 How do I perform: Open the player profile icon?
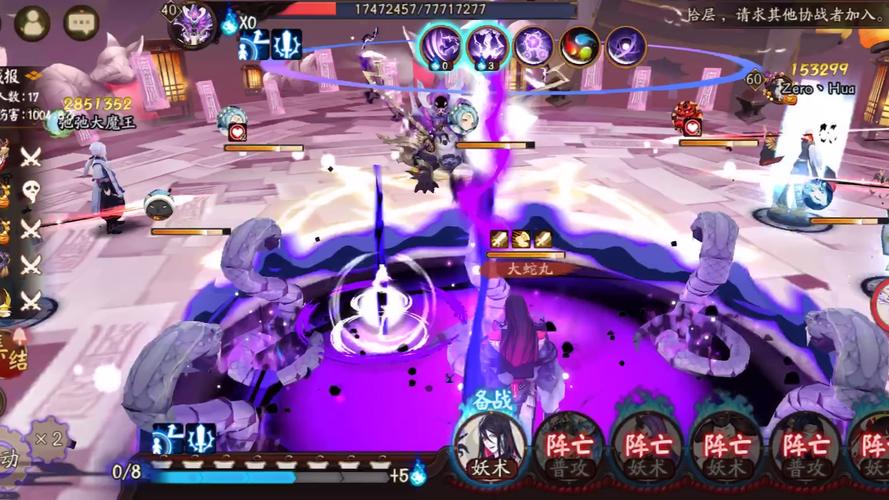coord(32,22)
